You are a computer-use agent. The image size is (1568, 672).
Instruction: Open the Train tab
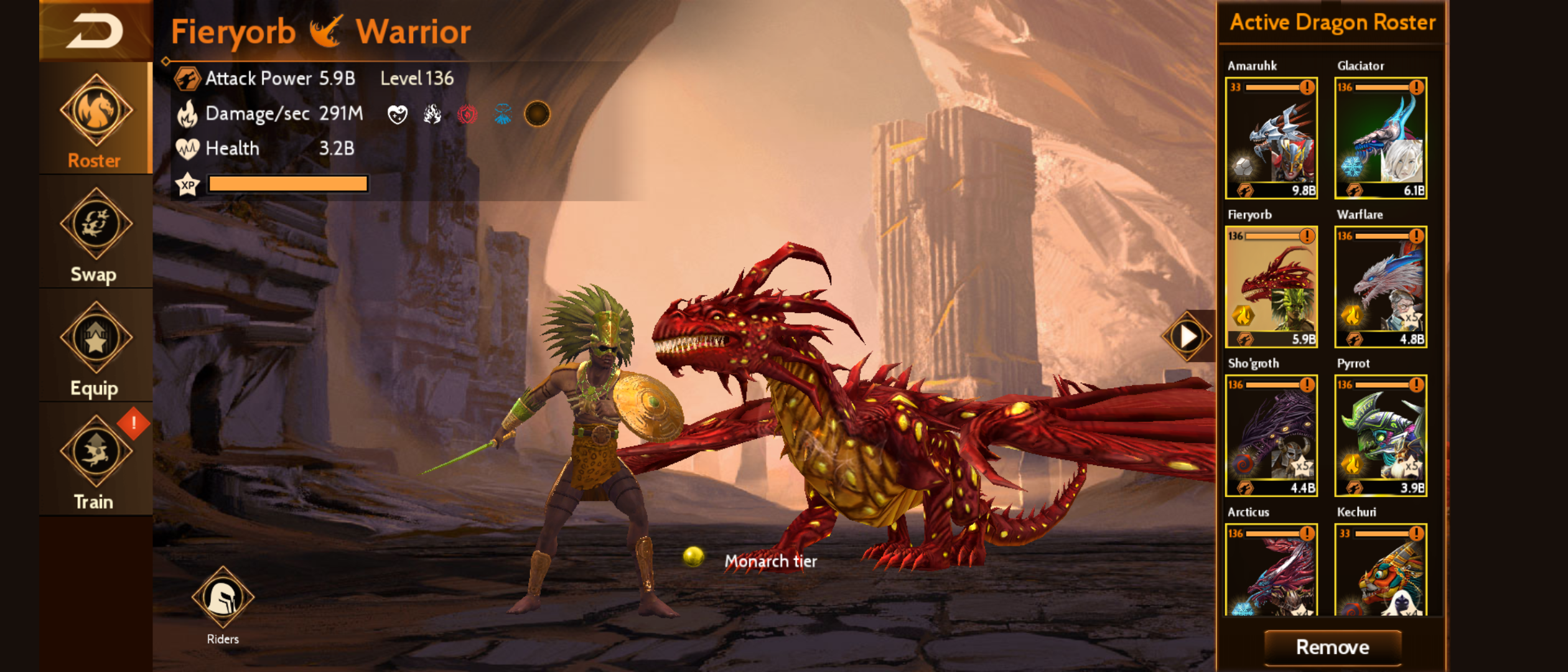pyautogui.click(x=96, y=460)
